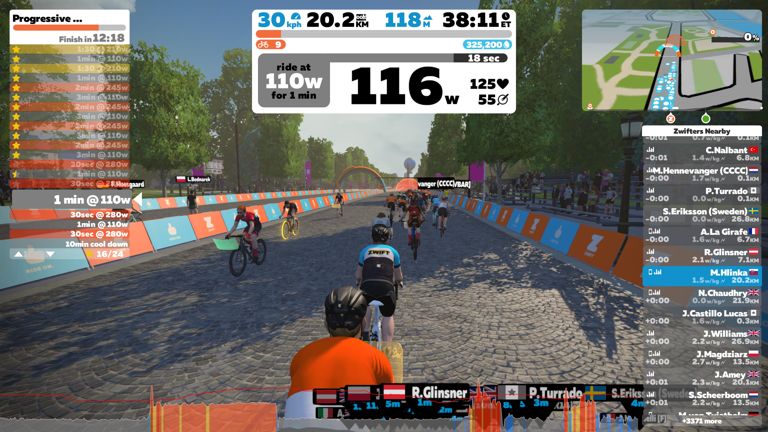Select J.Magdziarz rider row
The width and height of the screenshot is (768, 432).
[702, 358]
